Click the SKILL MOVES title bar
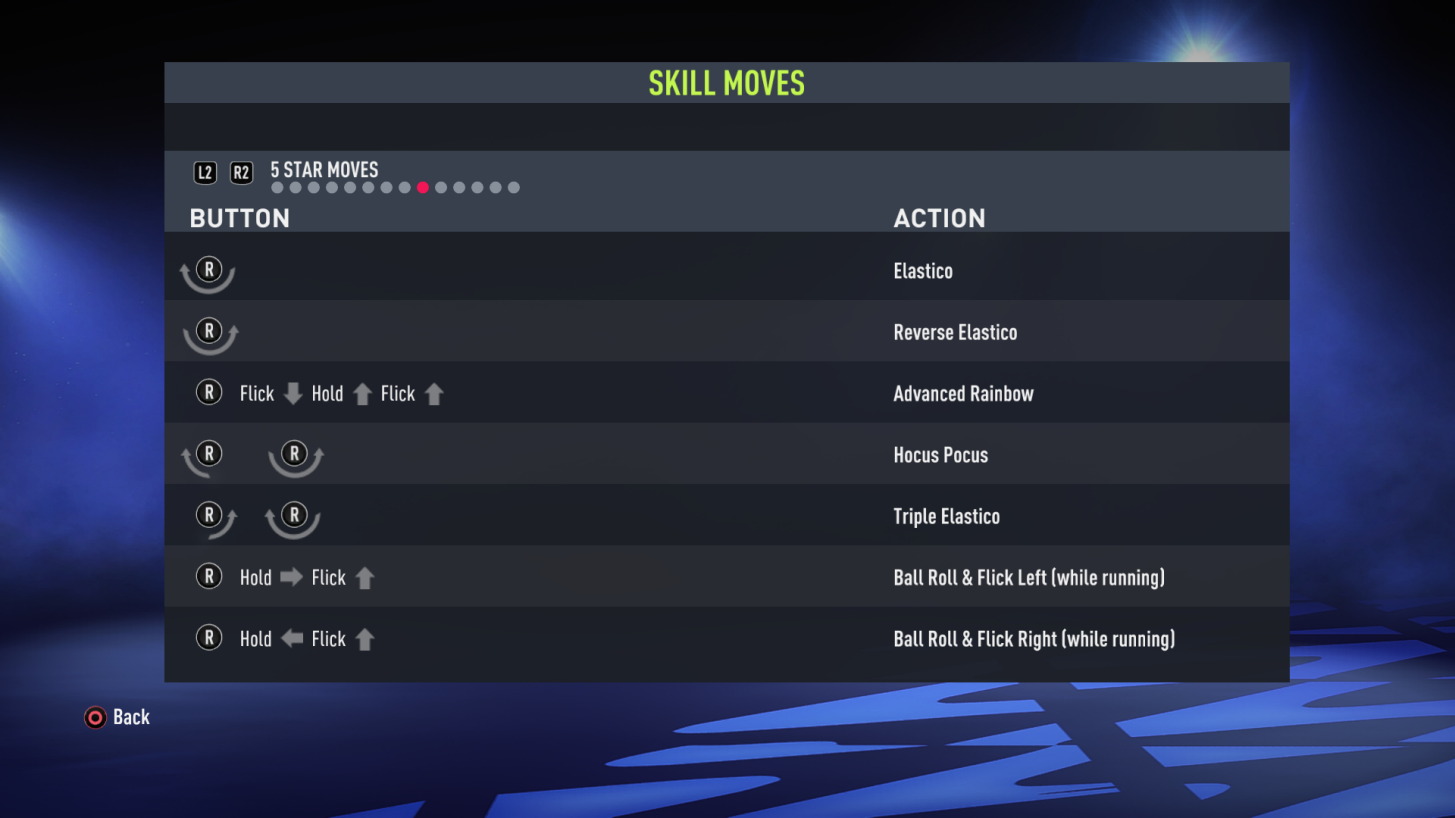 (x=727, y=83)
